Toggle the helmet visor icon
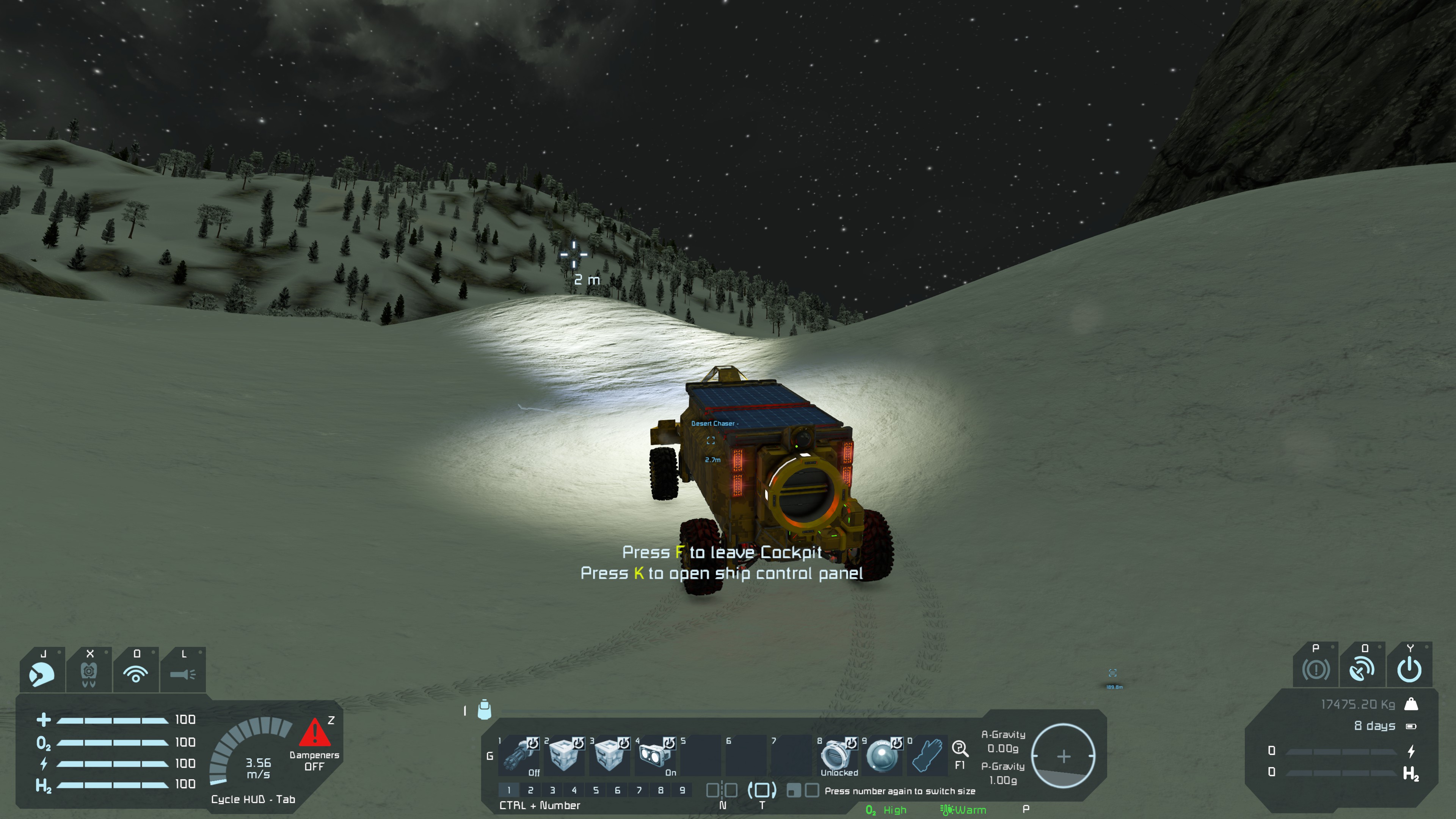Image resolution: width=1456 pixels, height=819 pixels. 42,673
